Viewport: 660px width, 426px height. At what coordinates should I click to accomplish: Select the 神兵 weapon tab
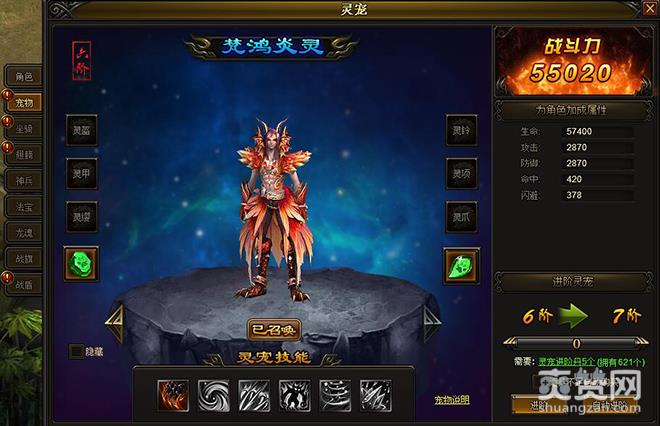click(x=22, y=180)
